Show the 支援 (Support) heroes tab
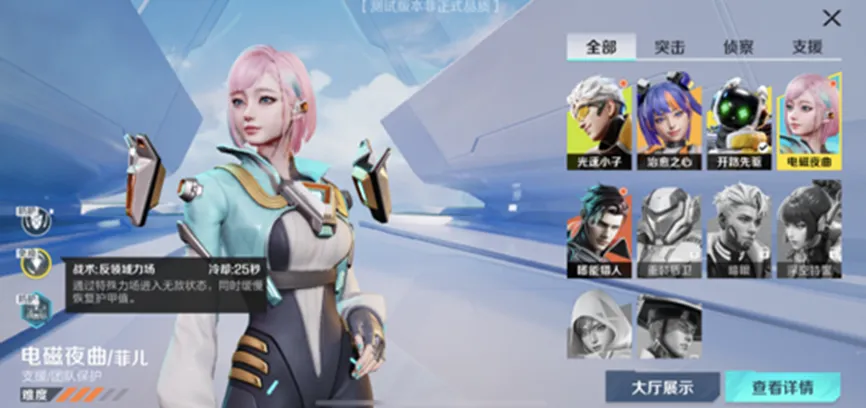The height and width of the screenshot is (408, 866). tap(807, 47)
